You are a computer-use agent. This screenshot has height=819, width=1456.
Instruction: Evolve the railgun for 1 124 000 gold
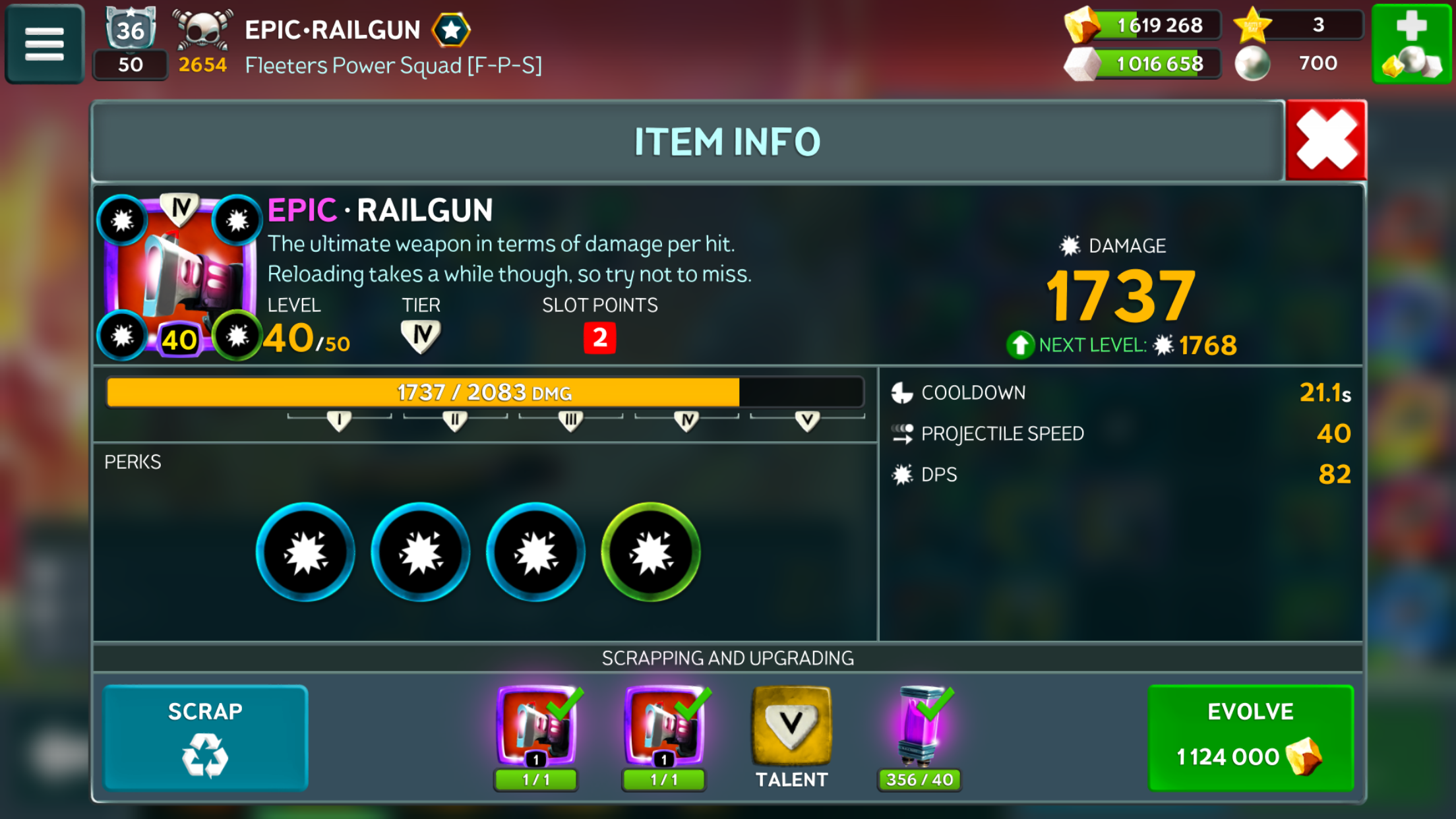1250,737
